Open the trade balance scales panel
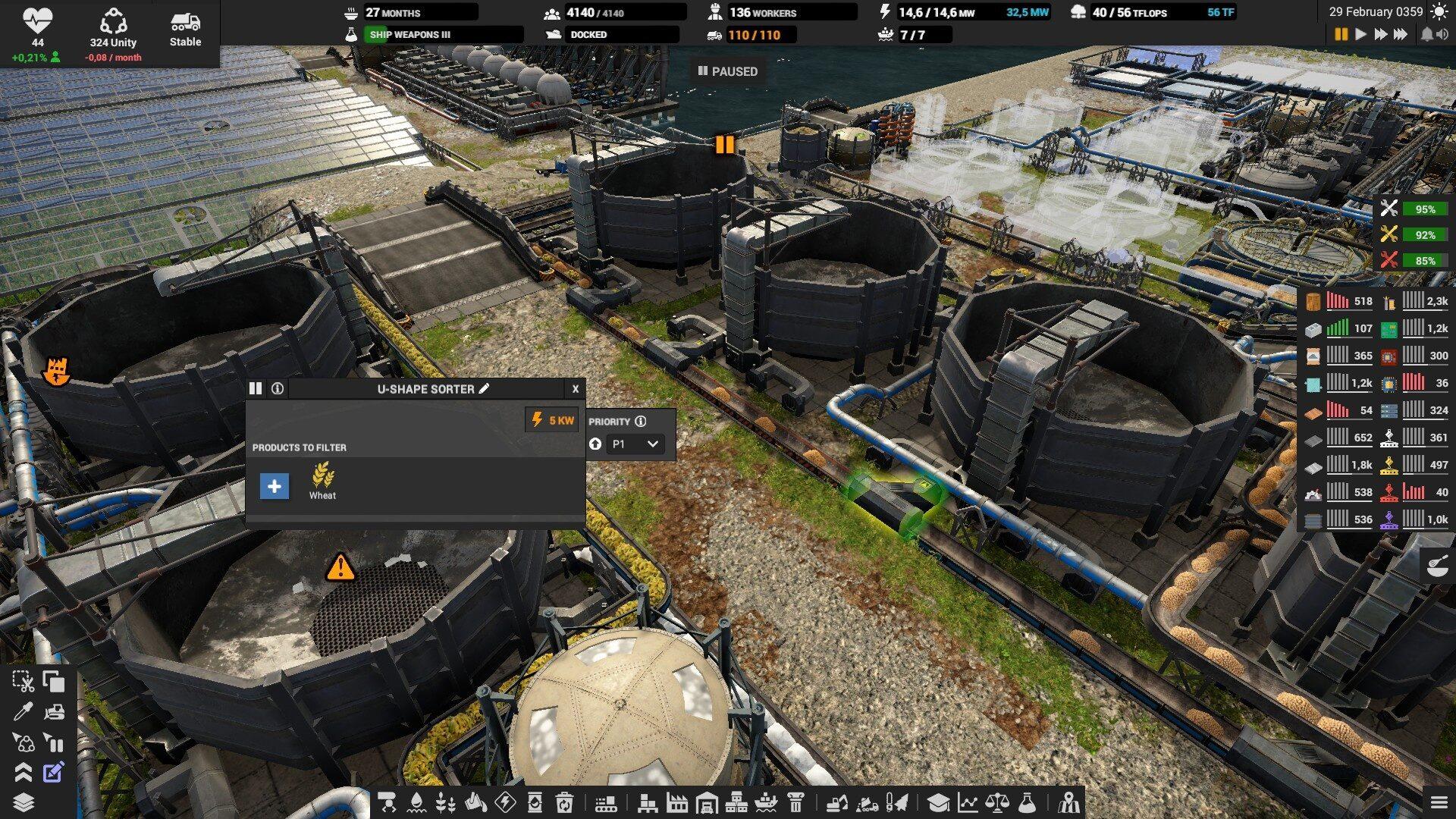The image size is (1456, 819). 996,802
